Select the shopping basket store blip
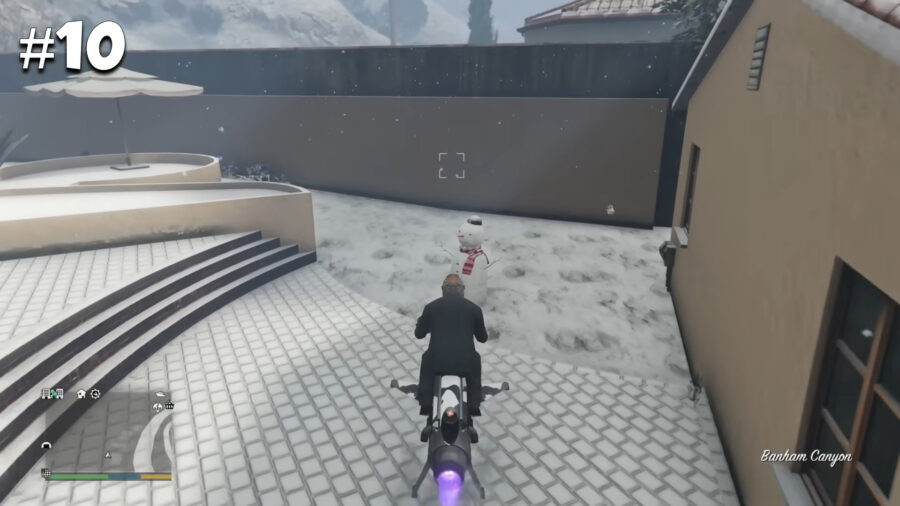 169,406
